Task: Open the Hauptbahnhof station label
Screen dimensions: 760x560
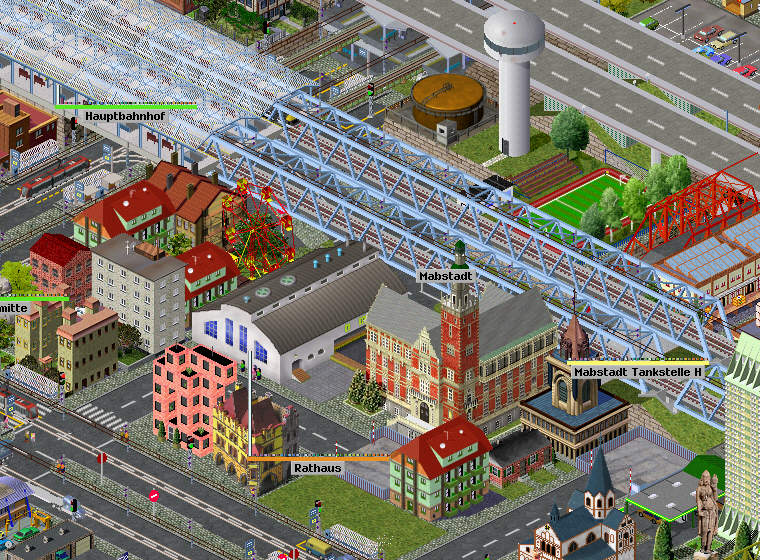Action: coord(124,116)
